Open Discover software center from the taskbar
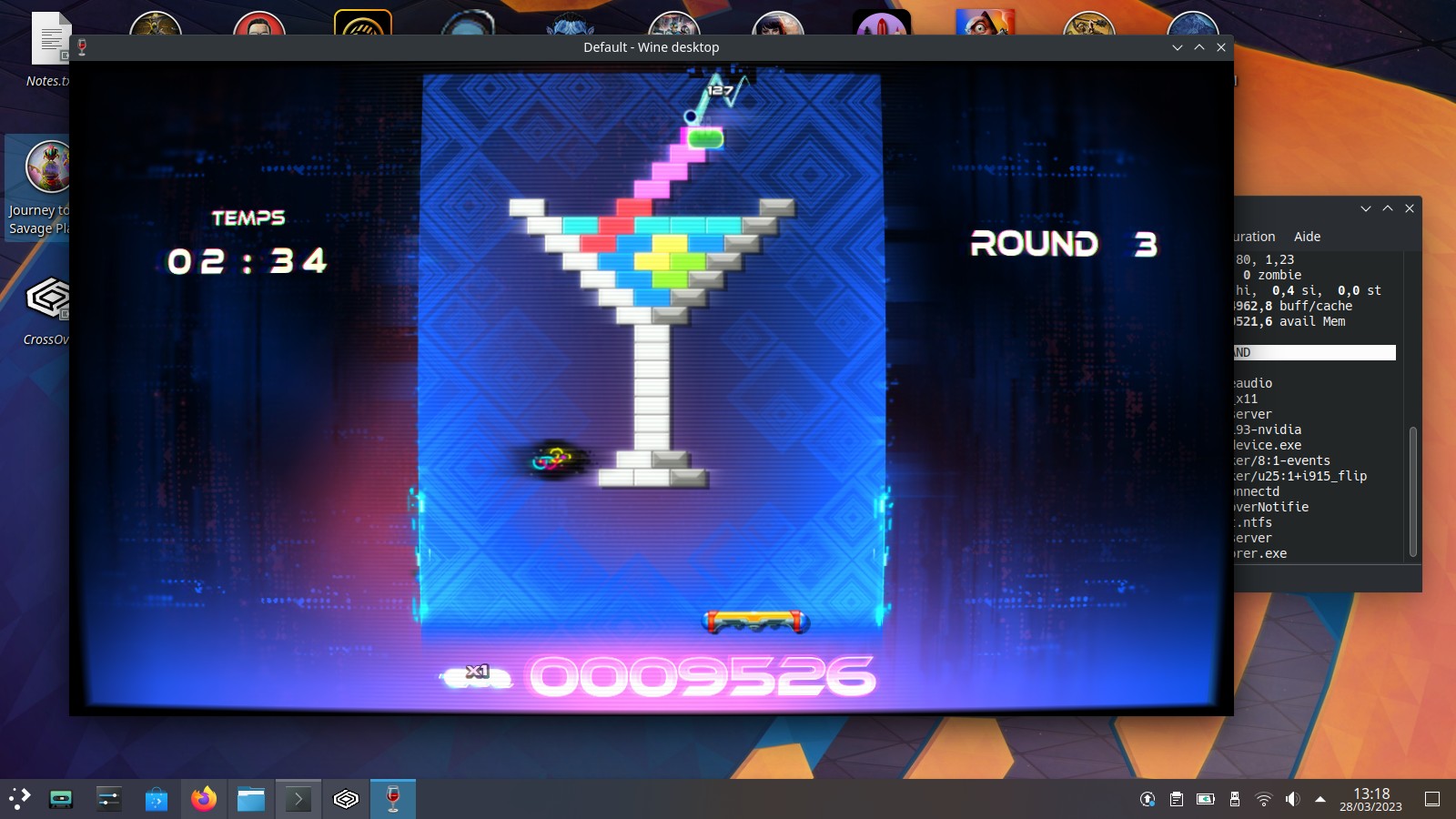This screenshot has height=819, width=1456. (155, 800)
